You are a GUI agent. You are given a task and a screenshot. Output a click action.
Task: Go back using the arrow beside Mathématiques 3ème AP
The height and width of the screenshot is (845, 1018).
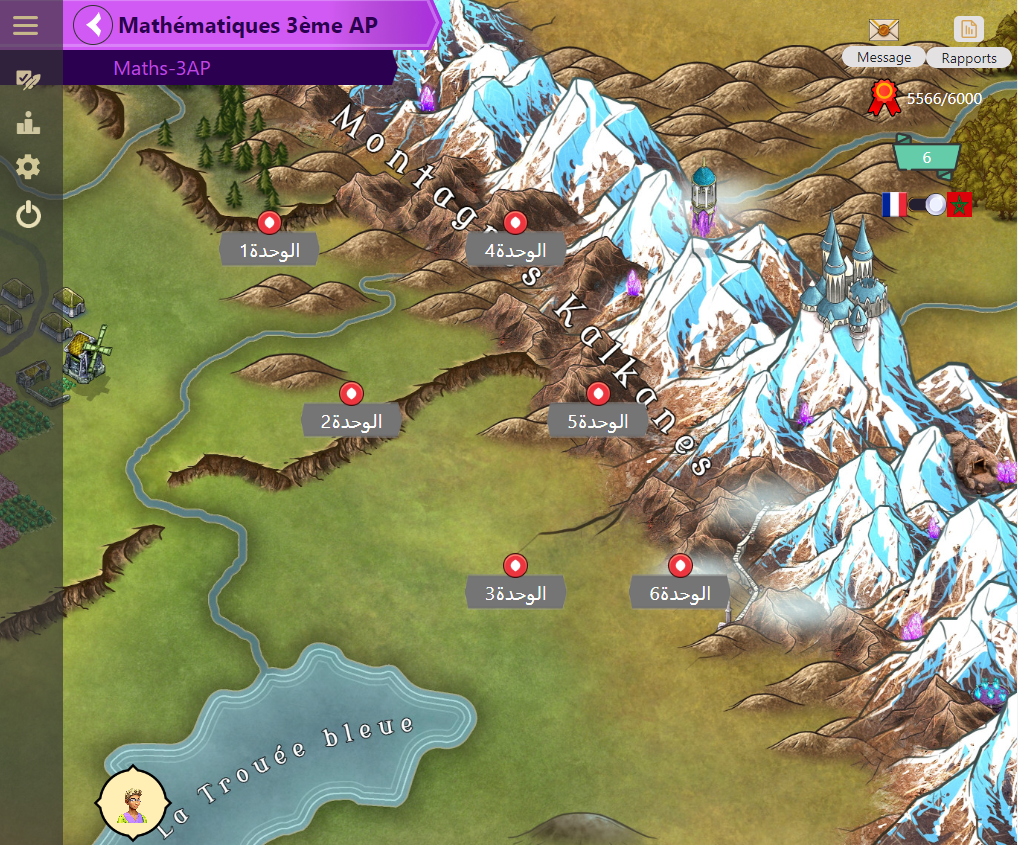tap(94, 25)
